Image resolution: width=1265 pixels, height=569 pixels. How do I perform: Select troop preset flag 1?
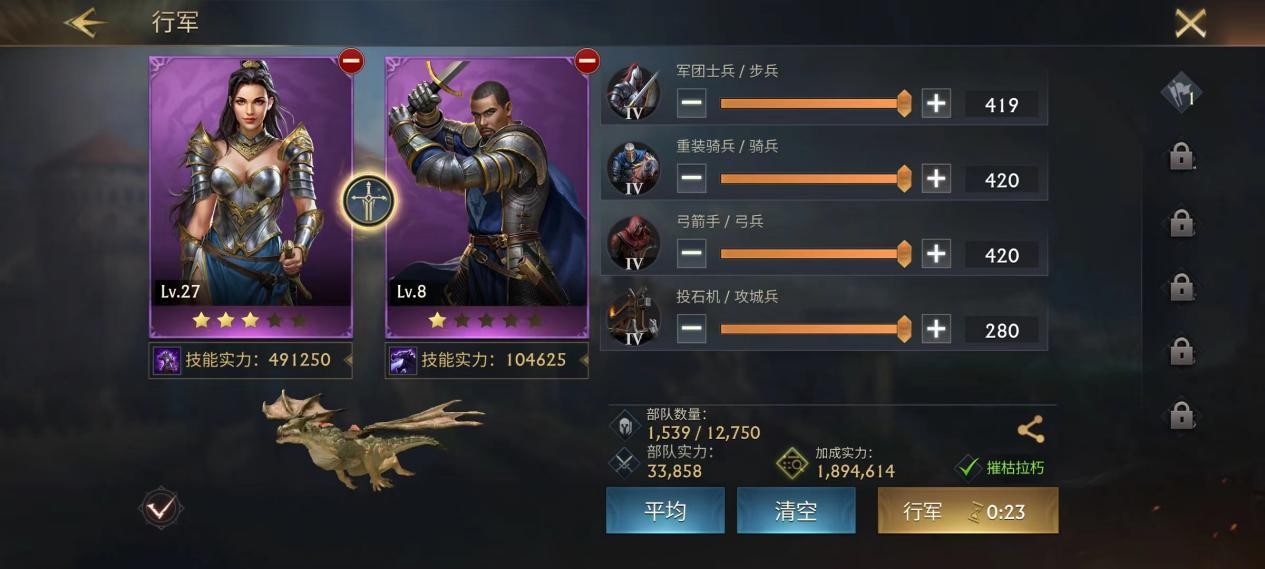[x=1181, y=95]
